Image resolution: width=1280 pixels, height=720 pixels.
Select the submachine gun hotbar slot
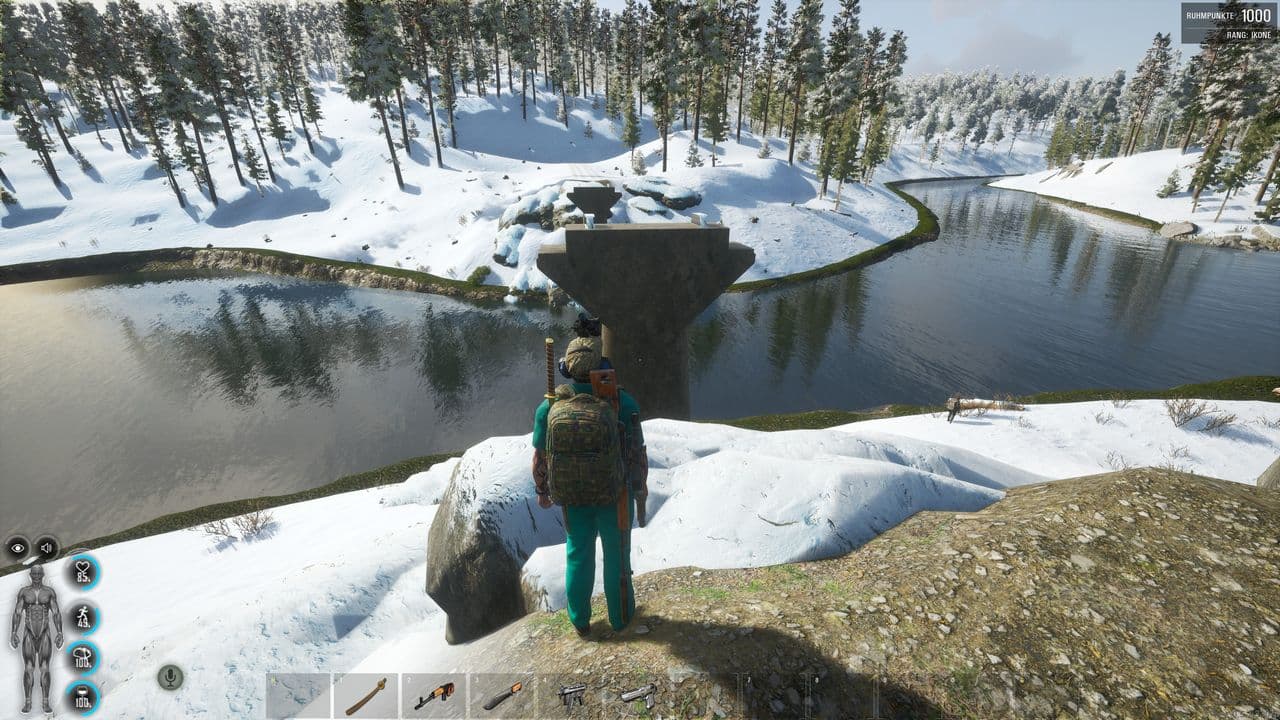coord(571,695)
